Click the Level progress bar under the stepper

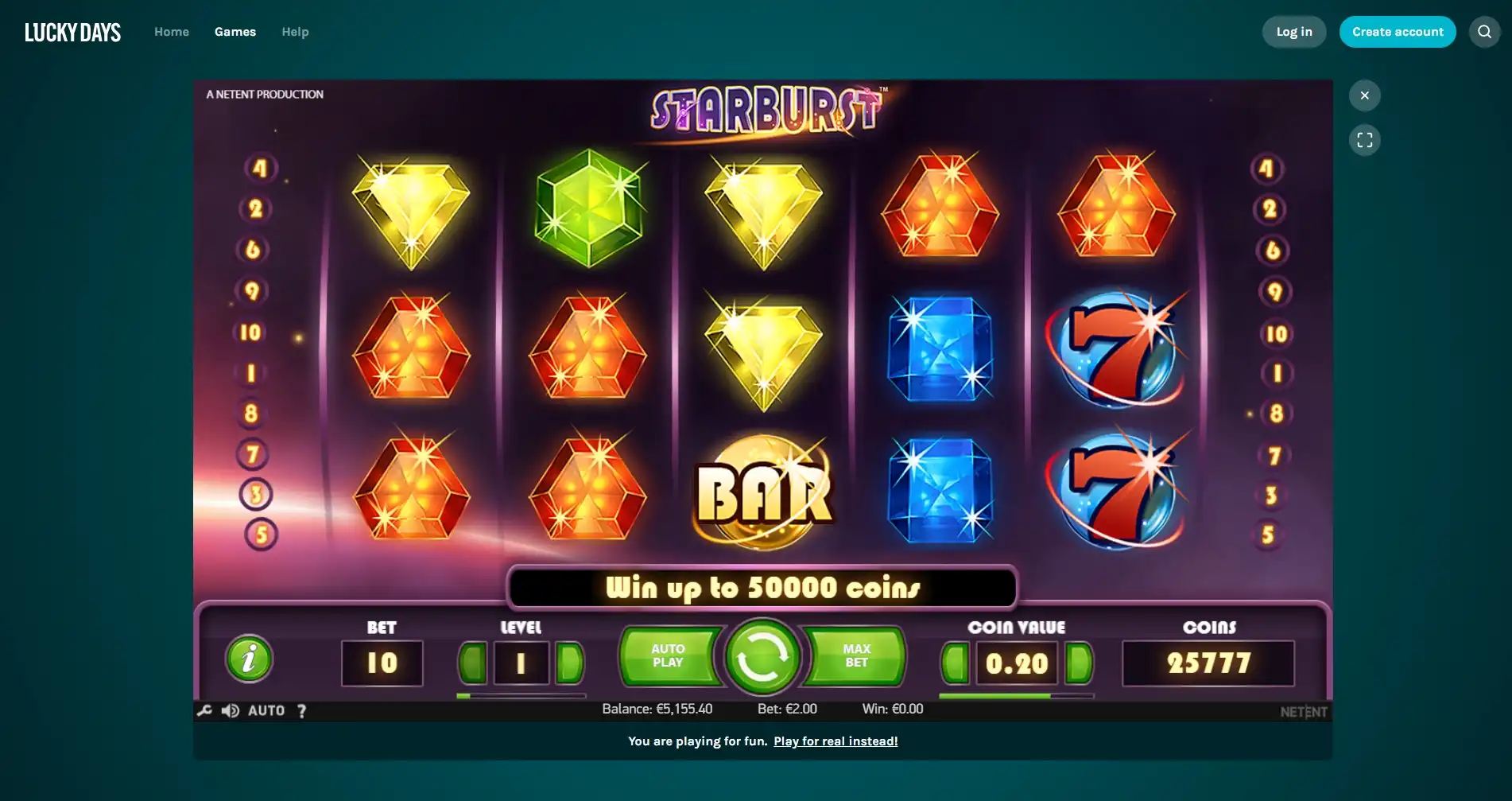click(x=521, y=694)
